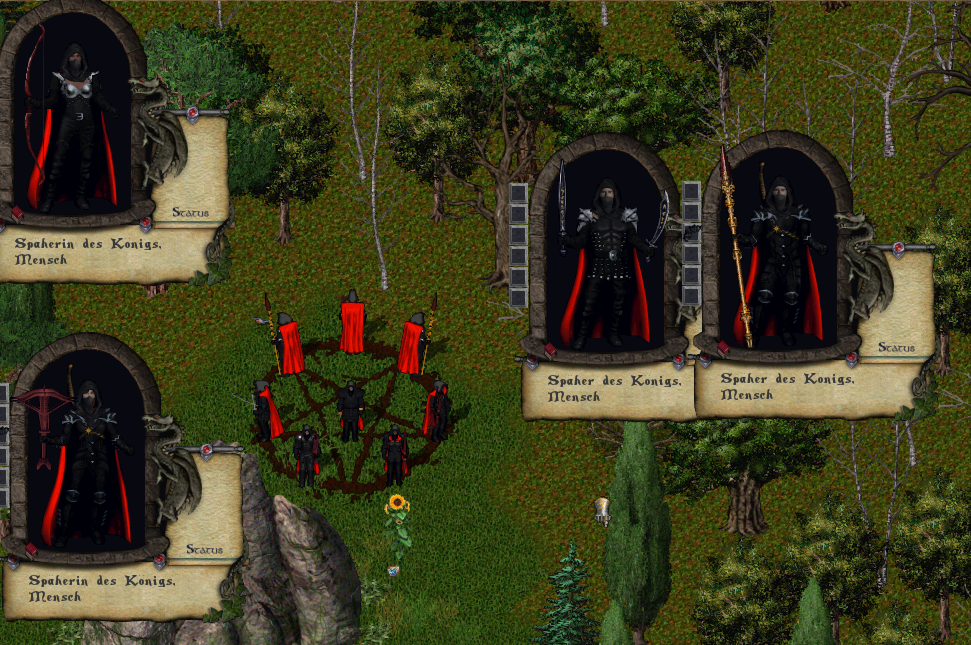971x645 pixels.
Task: Click the red book on the golden staff paperdoll
Action: click(722, 349)
